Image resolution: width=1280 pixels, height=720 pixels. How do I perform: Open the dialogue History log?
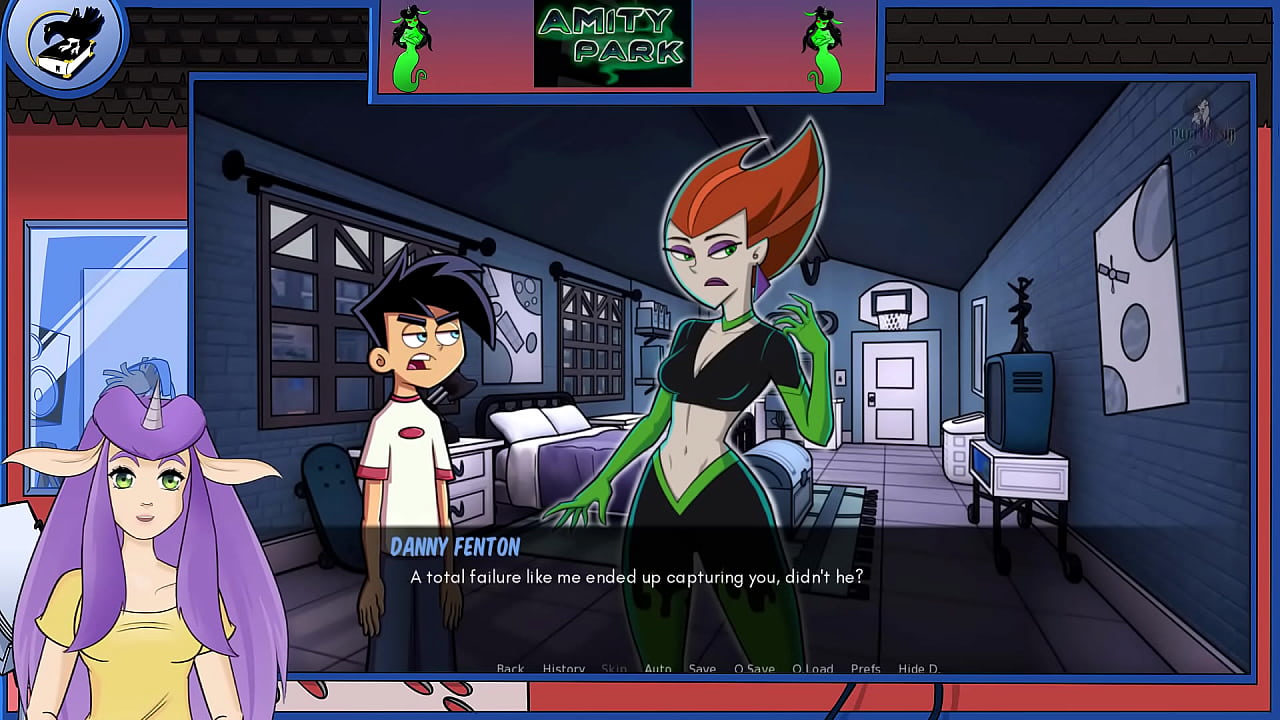tap(564, 668)
